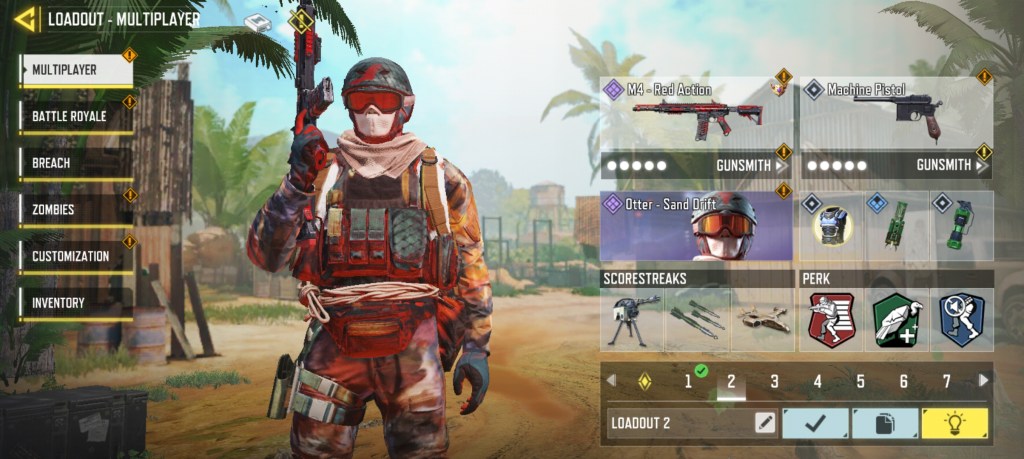Go back using the yellow arrow button
Image resolution: width=1024 pixels, height=459 pixels.
point(26,19)
